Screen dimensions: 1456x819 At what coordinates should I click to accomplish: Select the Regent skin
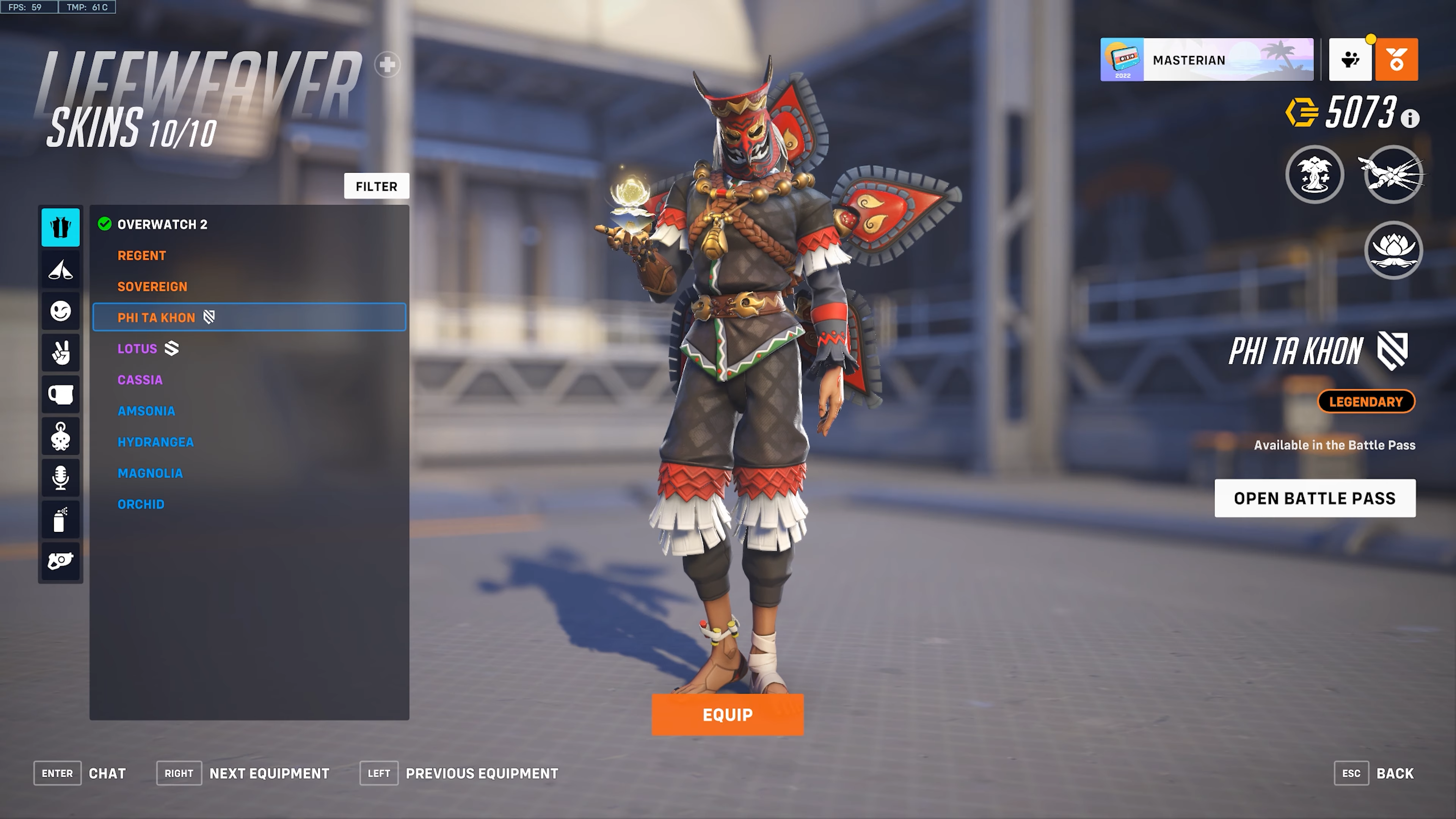142,256
